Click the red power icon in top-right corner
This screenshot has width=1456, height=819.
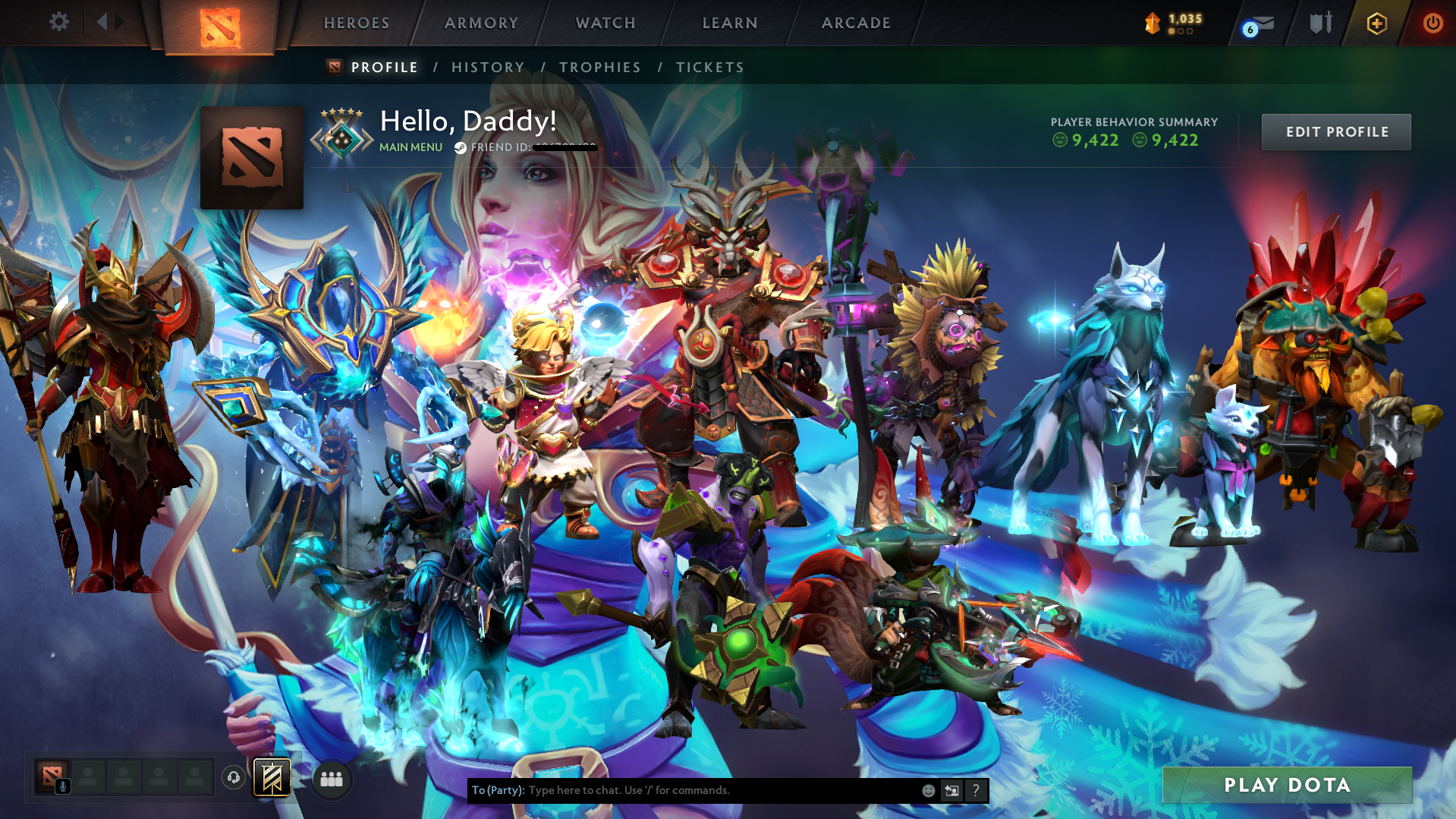pyautogui.click(x=1432, y=23)
